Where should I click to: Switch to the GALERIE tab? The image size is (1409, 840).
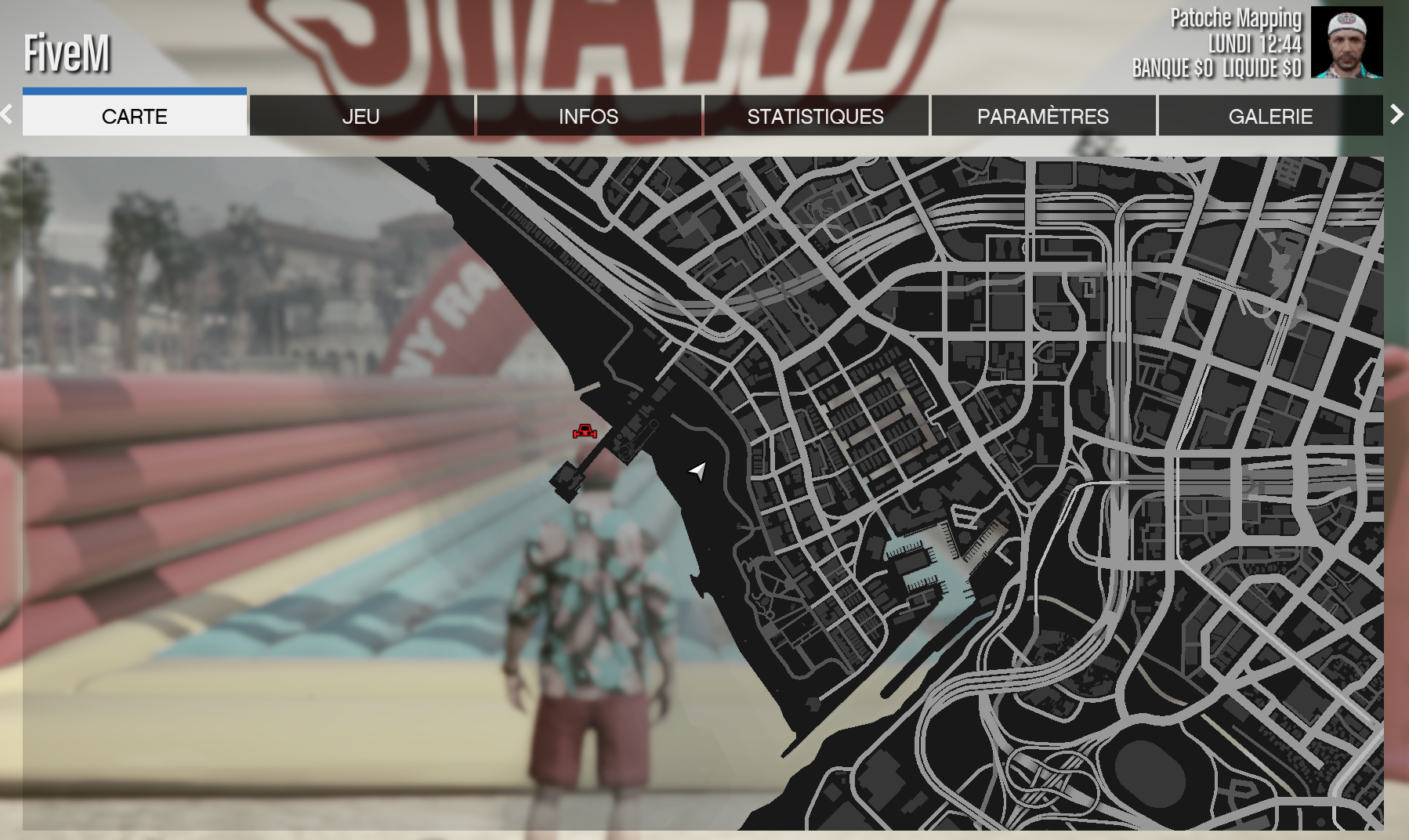pyautogui.click(x=1270, y=116)
